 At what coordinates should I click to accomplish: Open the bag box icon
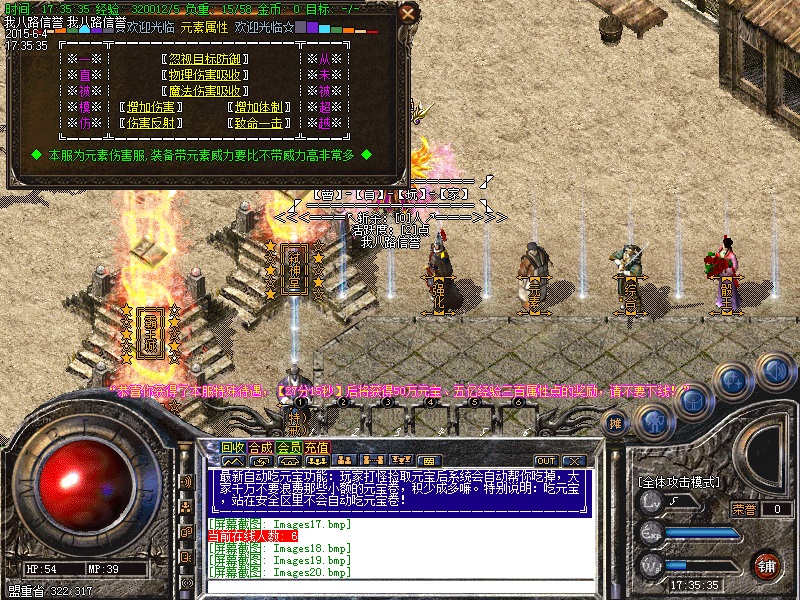(x=693, y=399)
